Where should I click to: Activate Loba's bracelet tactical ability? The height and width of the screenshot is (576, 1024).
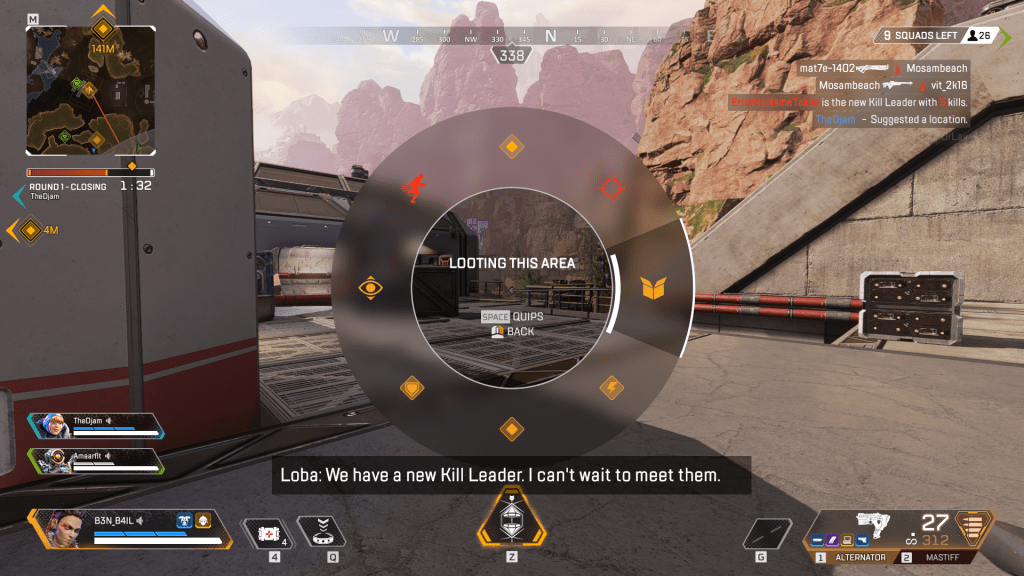coord(322,531)
